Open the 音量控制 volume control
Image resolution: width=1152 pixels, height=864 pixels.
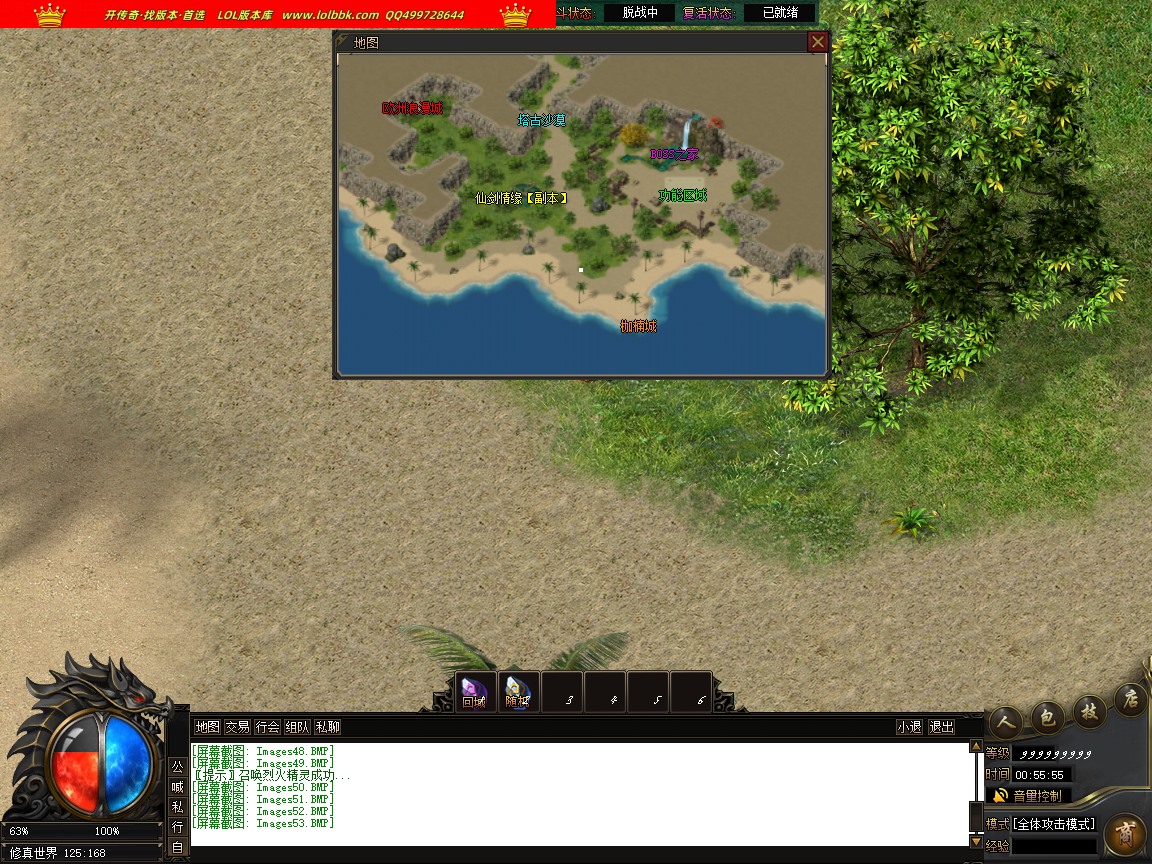click(x=1028, y=796)
